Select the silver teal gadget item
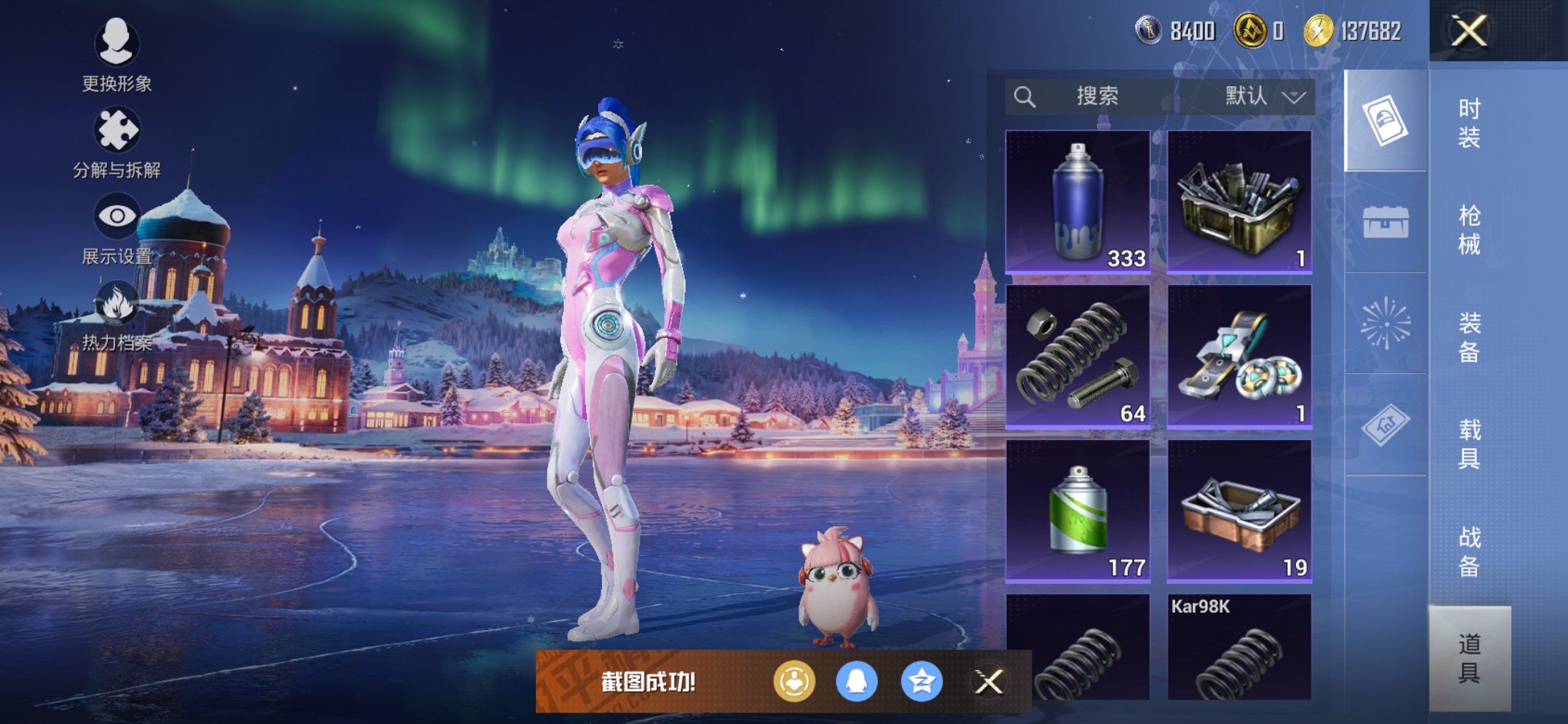This screenshot has height=724, width=1568. pos(1239,356)
